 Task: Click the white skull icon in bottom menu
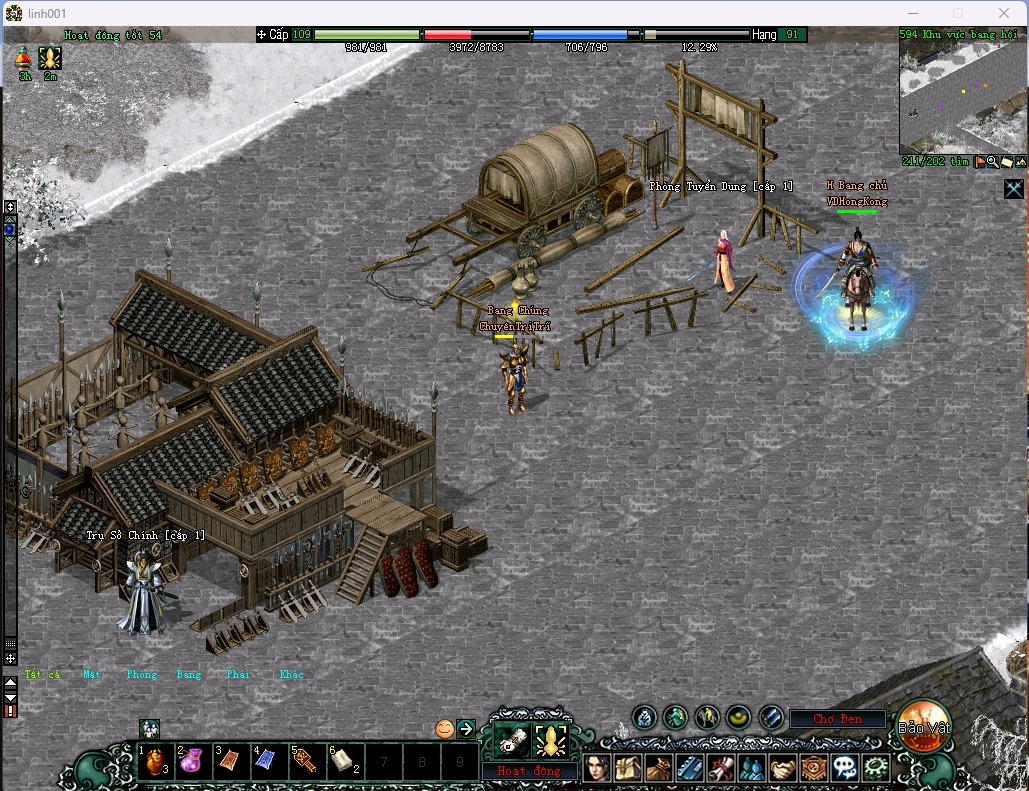tap(845, 768)
